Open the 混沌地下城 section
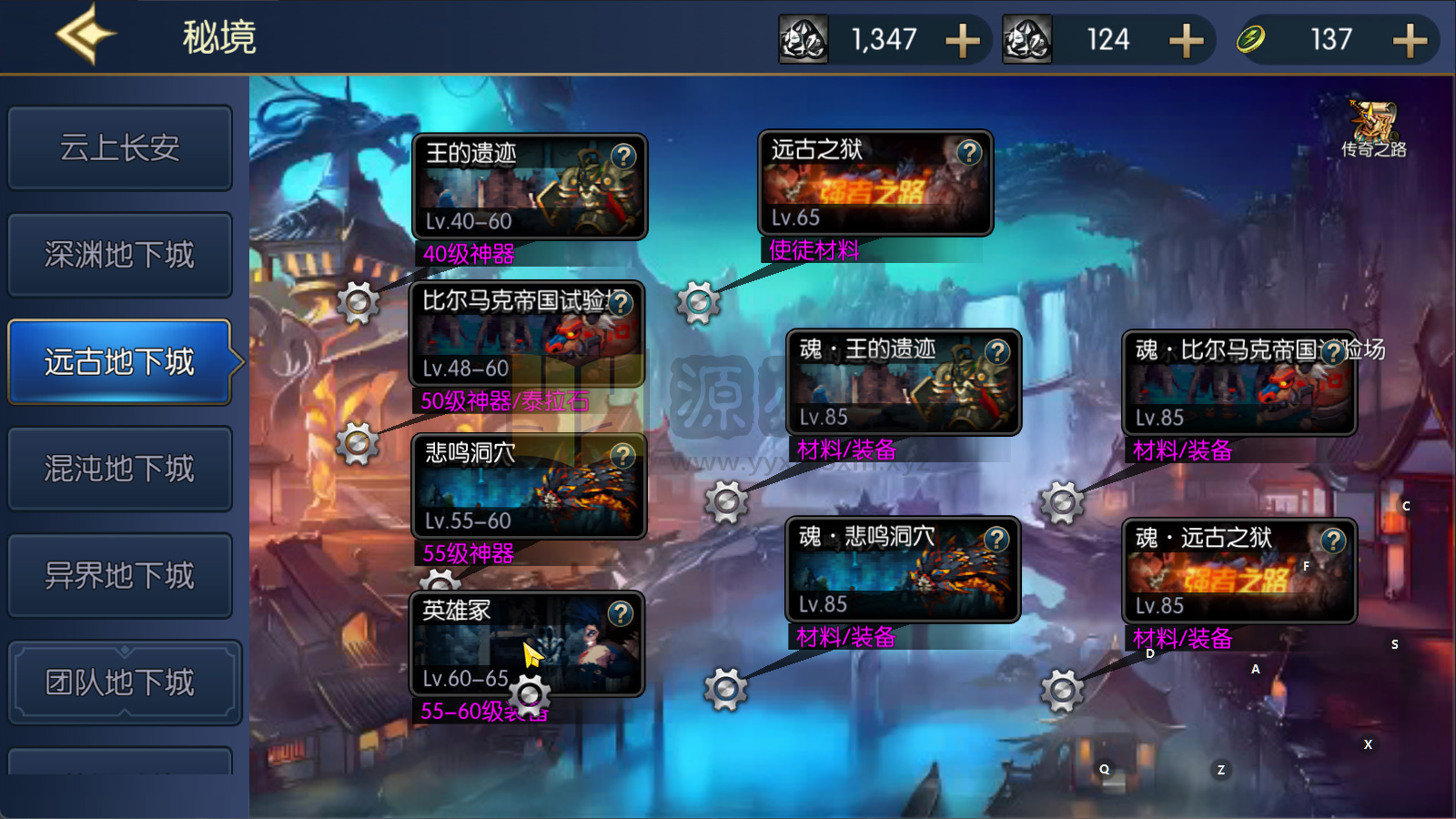 click(119, 469)
